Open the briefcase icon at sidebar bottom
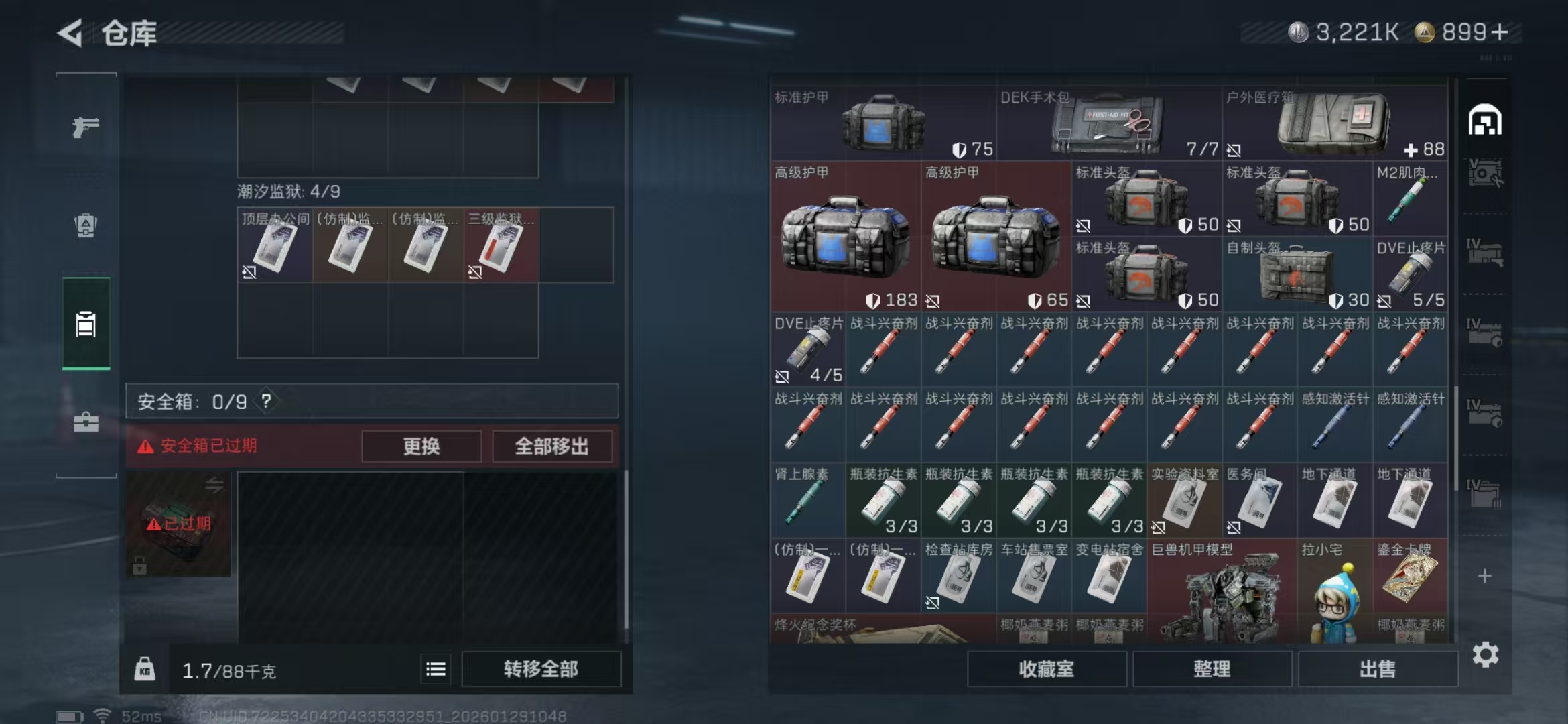Viewport: 1568px width, 724px height. click(85, 424)
